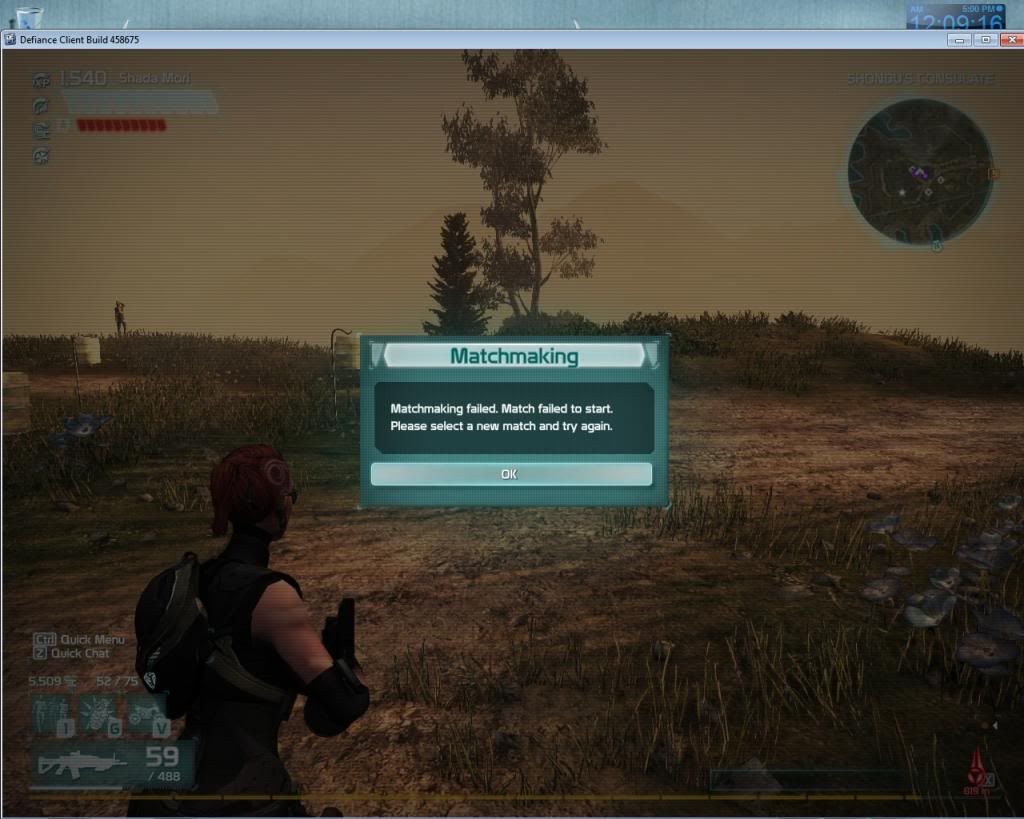Summon the vehicle slot marked V
Screen dimensions: 1024x819
(x=147, y=715)
